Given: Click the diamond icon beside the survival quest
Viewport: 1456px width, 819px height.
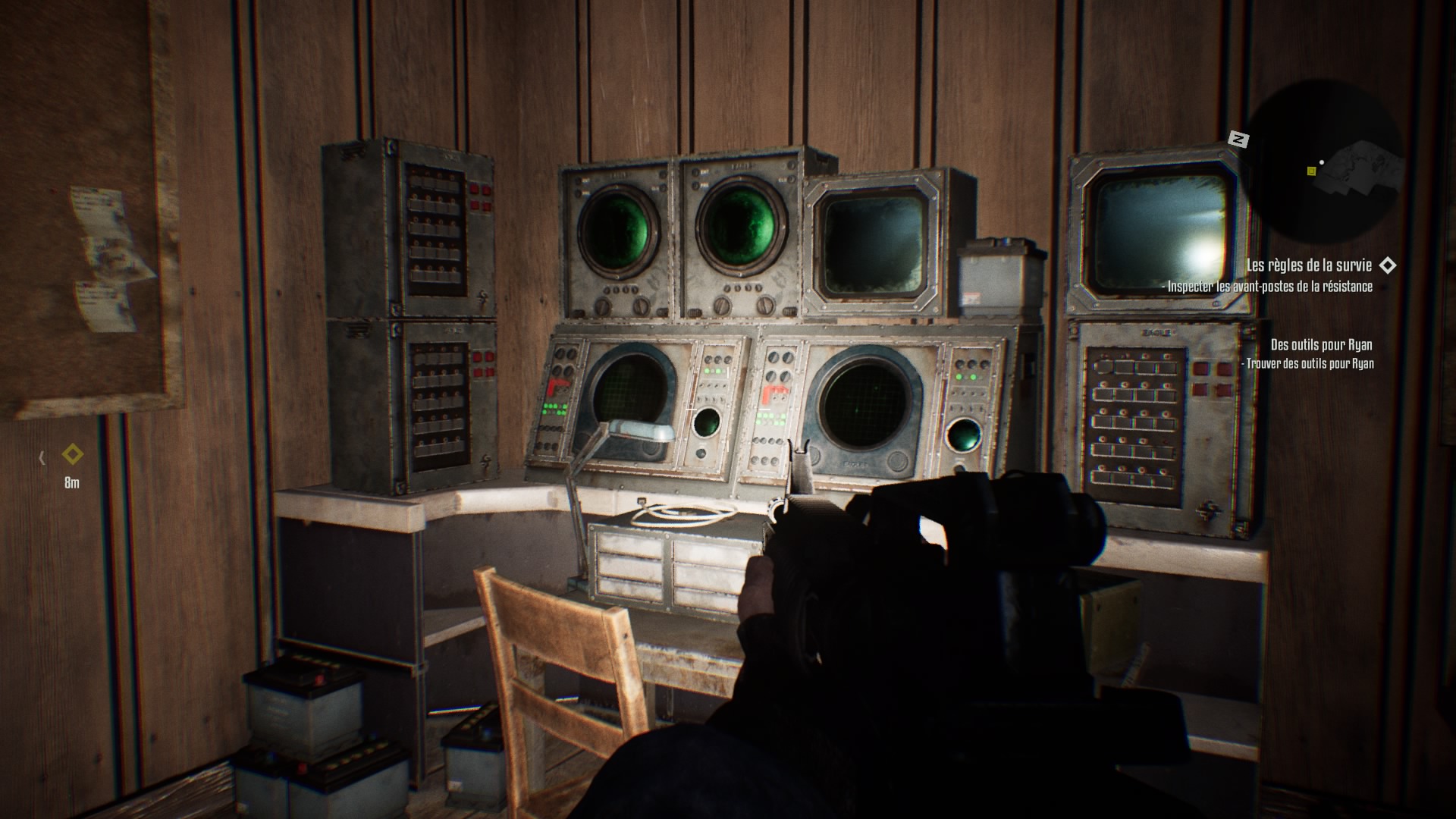Looking at the screenshot, I should coord(1387,265).
